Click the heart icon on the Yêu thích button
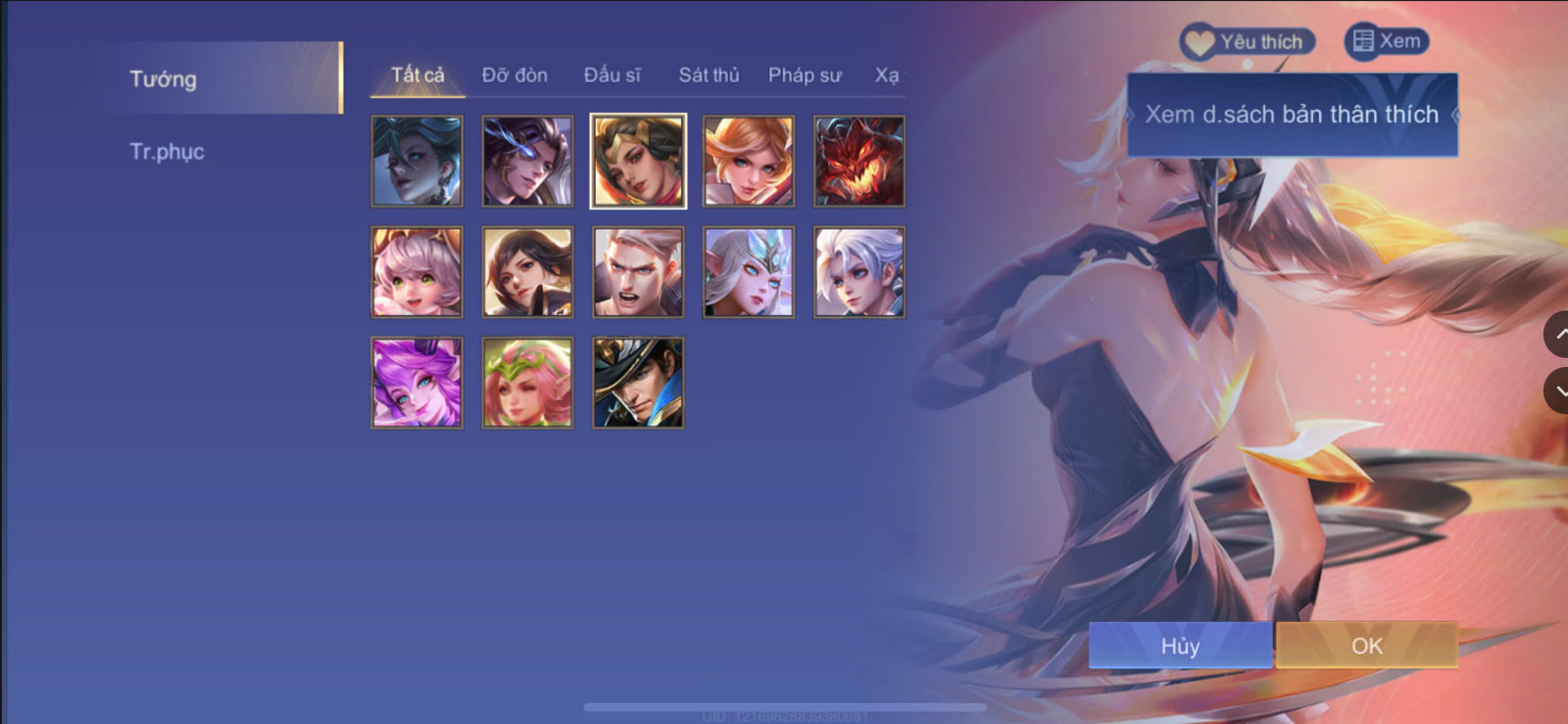 point(1201,40)
